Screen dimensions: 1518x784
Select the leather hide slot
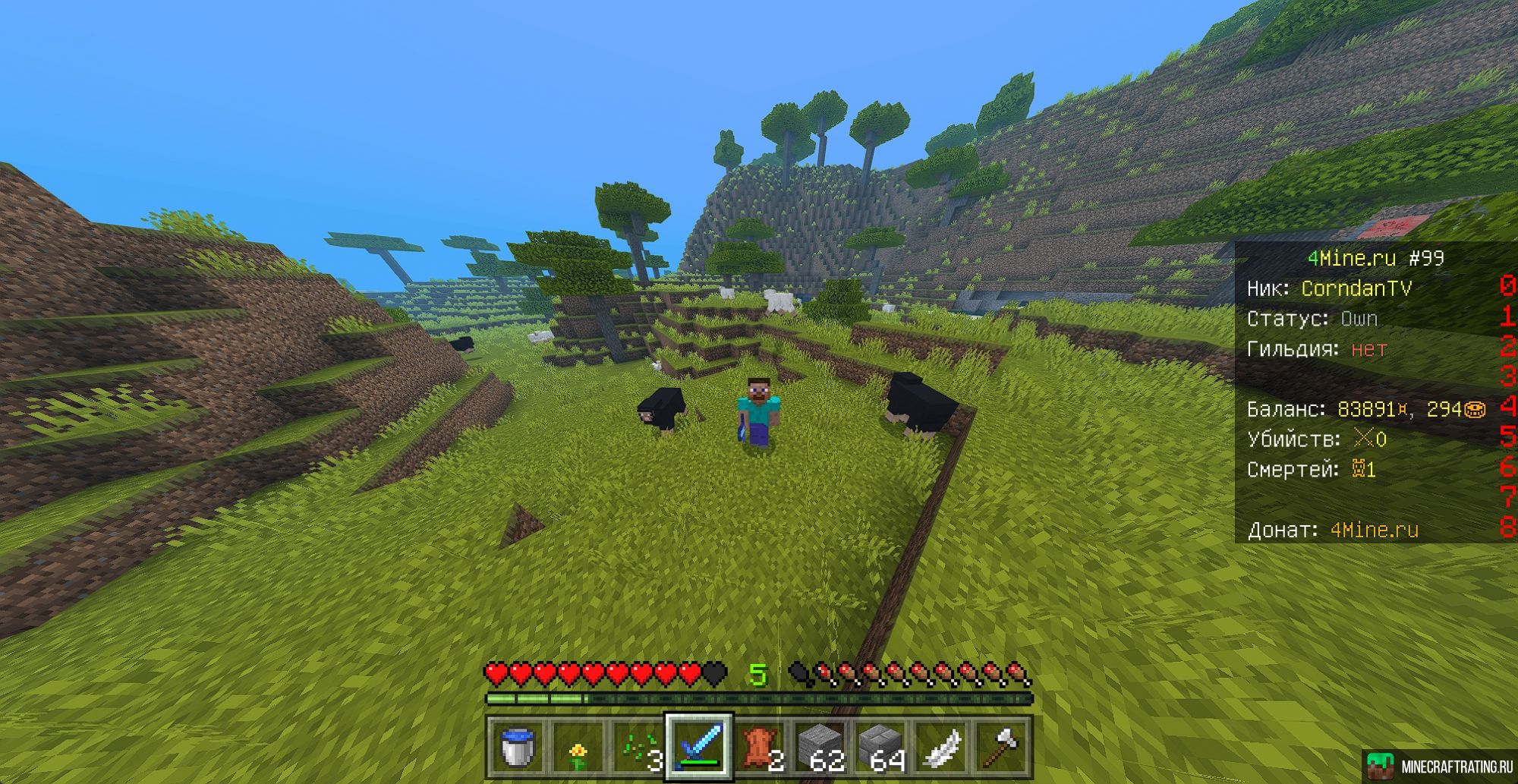[760, 747]
